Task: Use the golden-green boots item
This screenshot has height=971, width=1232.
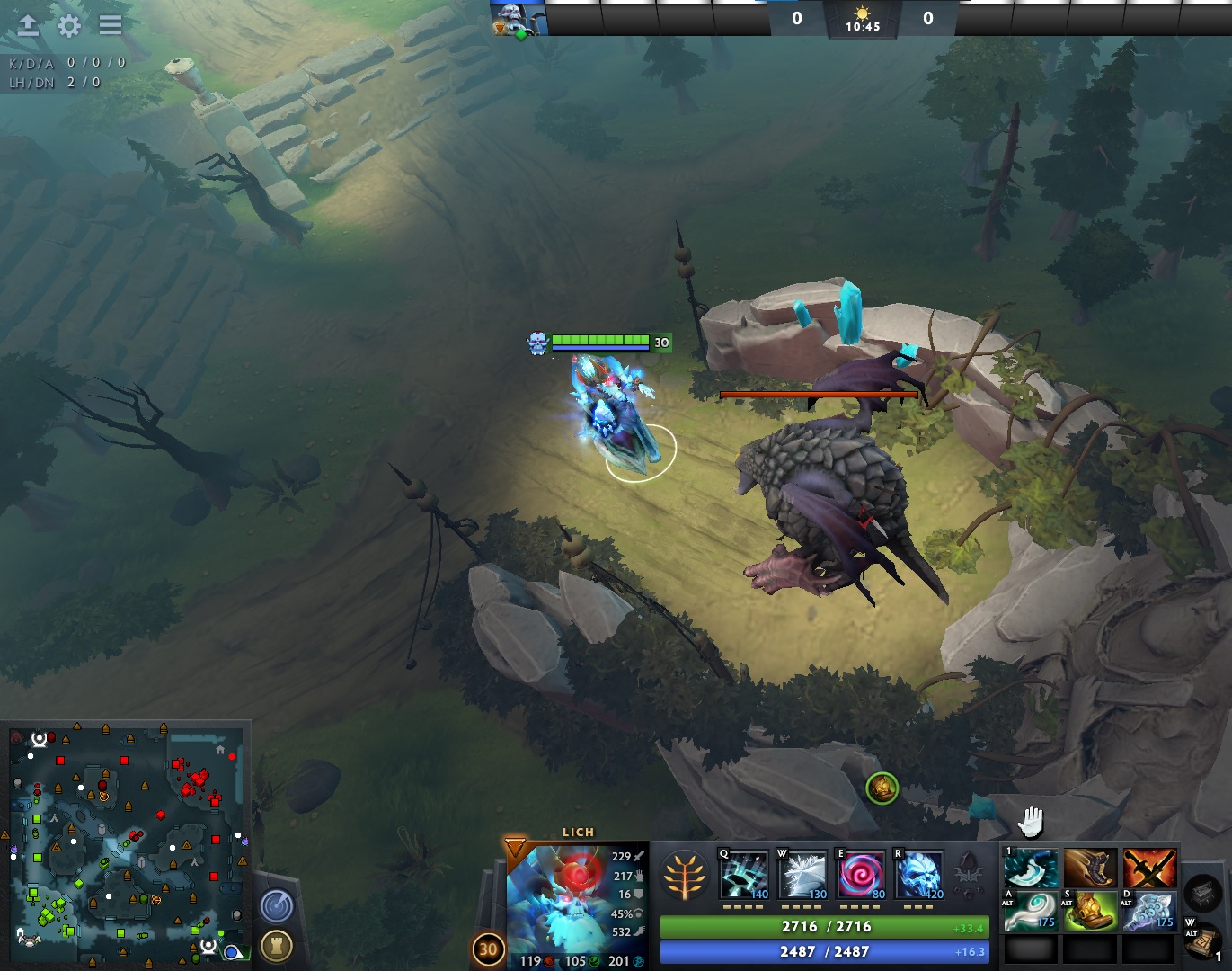Action: pyautogui.click(x=1090, y=910)
